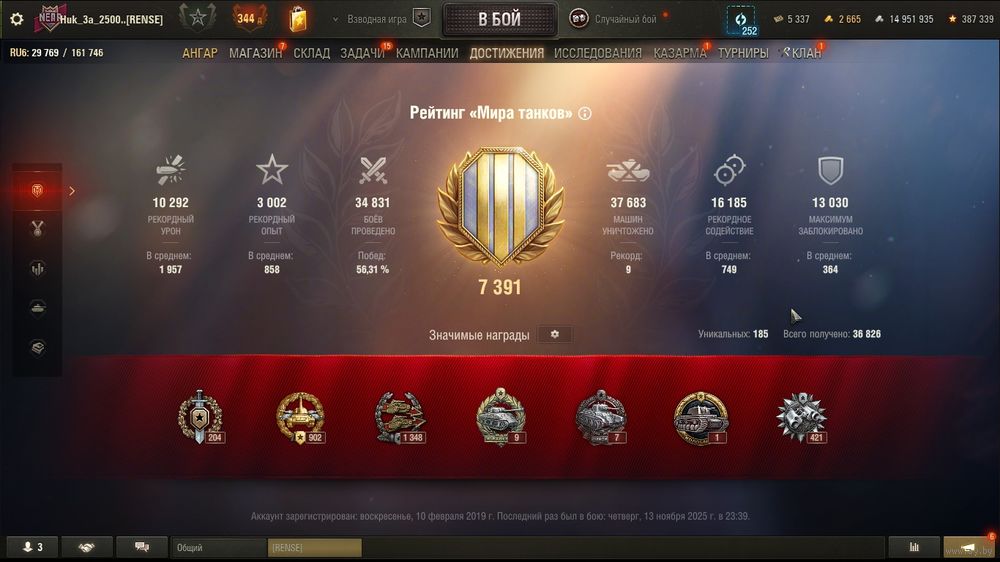1000x562 pixels.
Task: Configure Значимые награды with the gear button
Action: coord(555,334)
